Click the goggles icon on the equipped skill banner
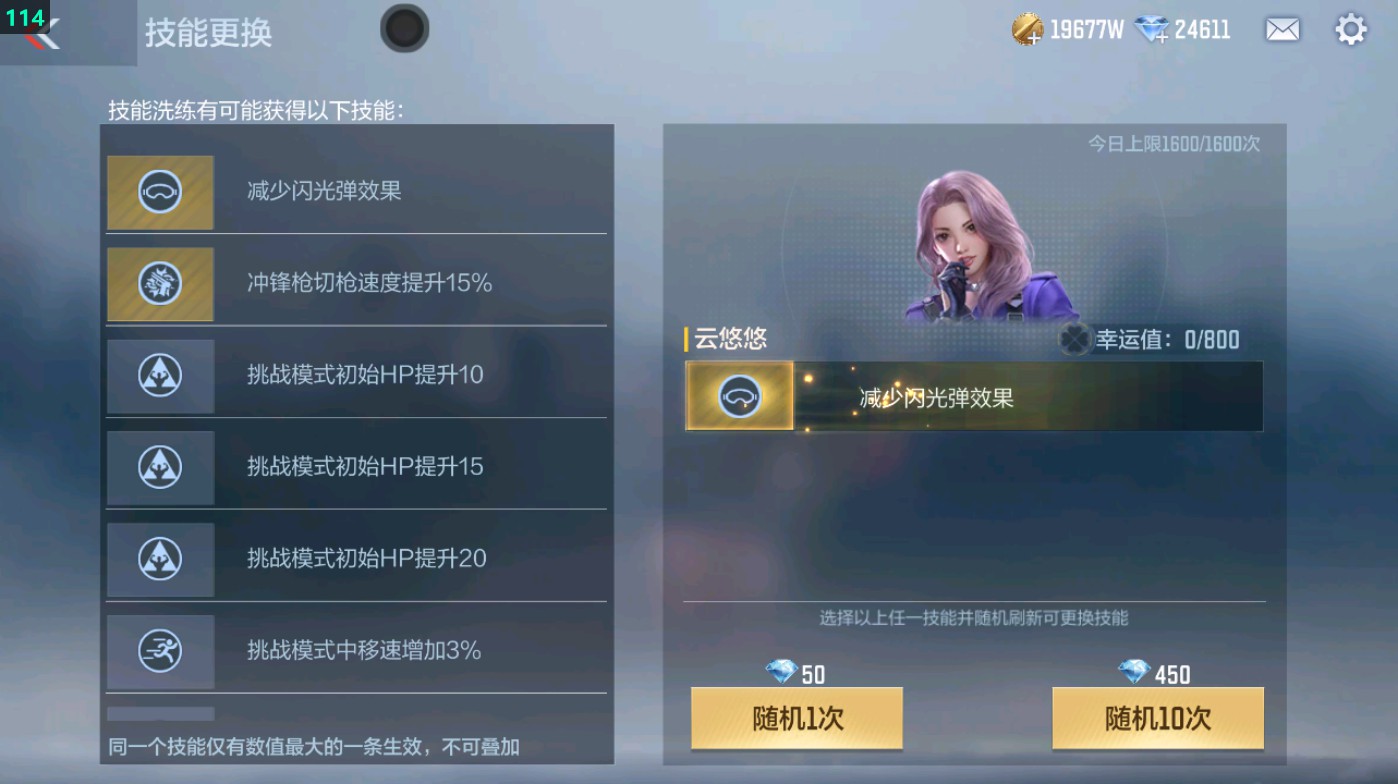The width and height of the screenshot is (1398, 784). point(739,396)
